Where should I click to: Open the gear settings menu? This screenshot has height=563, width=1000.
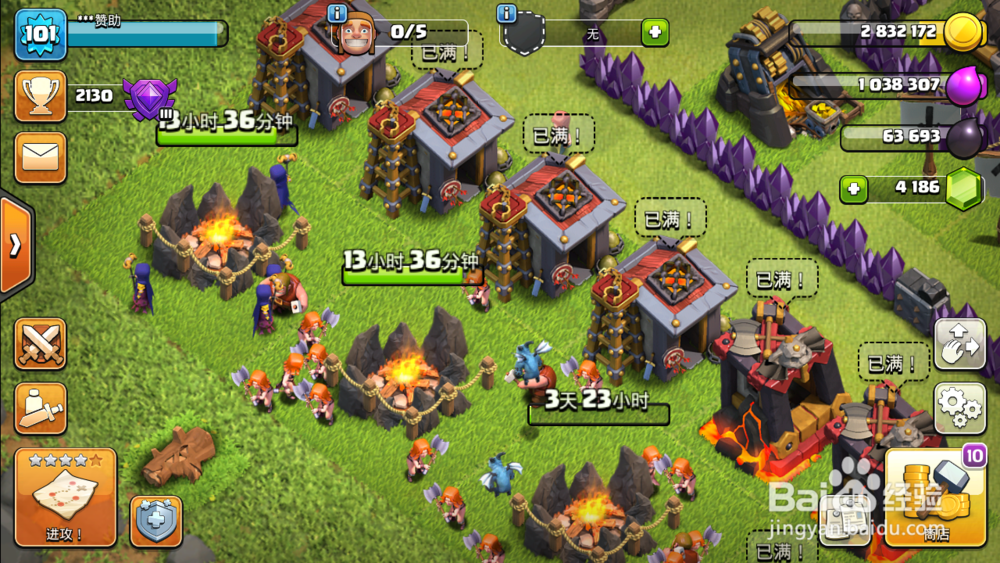pos(959,406)
